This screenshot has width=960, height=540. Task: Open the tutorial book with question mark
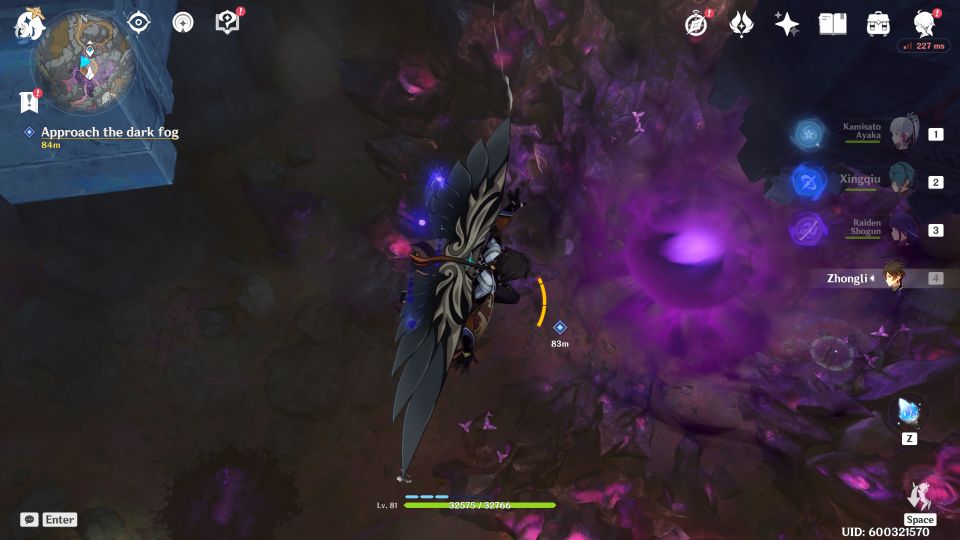coord(227,22)
